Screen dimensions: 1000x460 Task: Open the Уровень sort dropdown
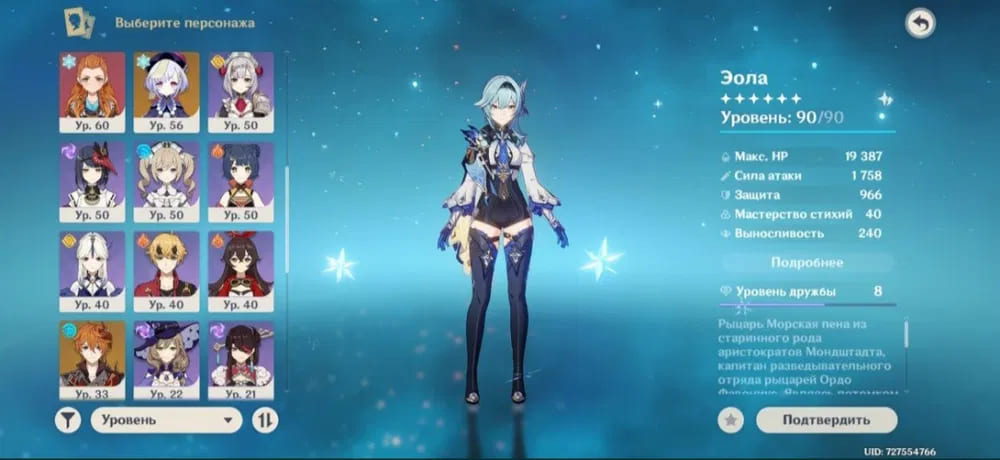click(166, 420)
